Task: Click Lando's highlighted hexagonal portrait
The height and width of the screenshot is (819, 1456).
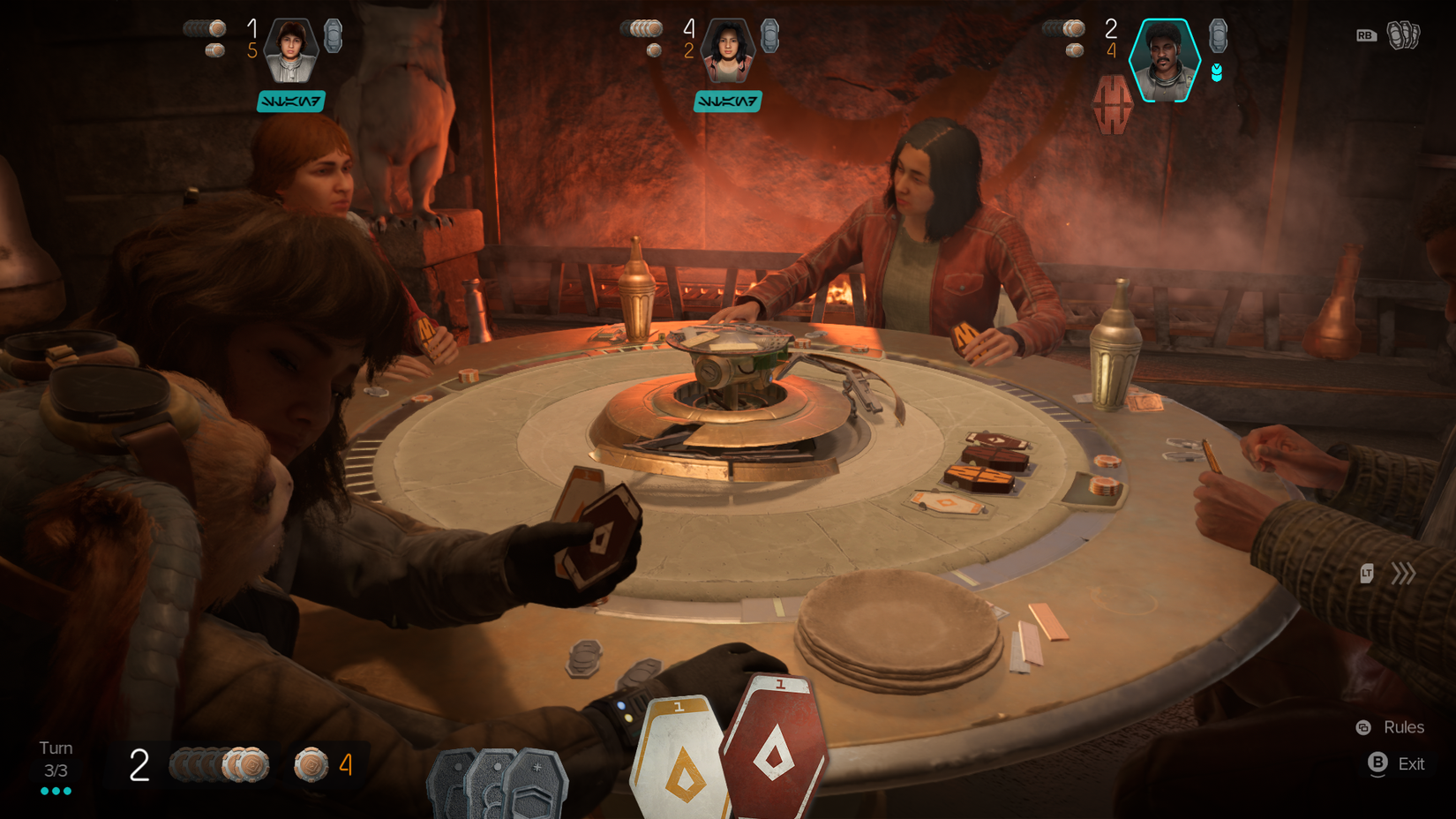Action: click(x=1166, y=60)
